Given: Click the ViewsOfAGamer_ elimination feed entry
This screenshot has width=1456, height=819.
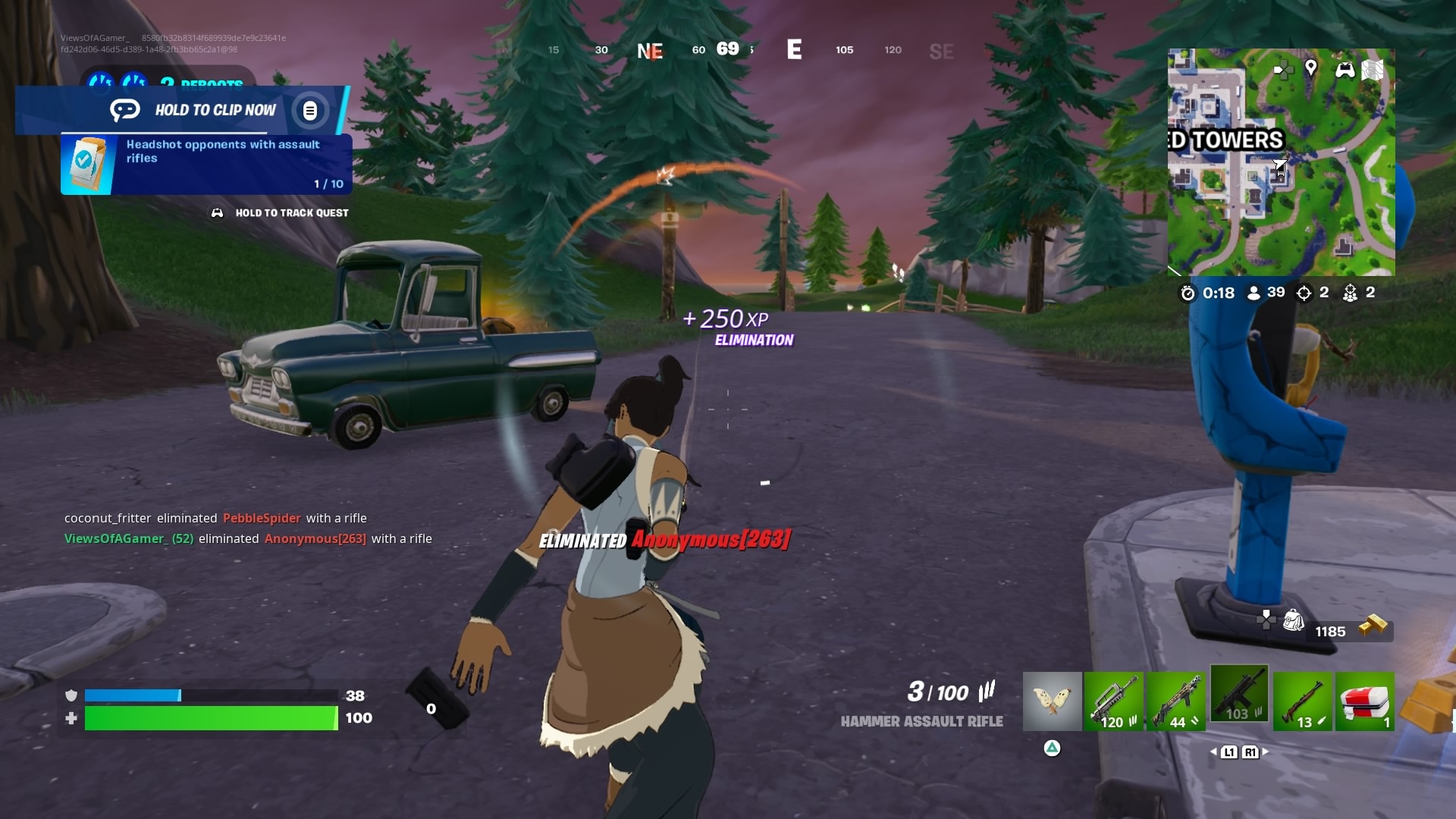Looking at the screenshot, I should [x=248, y=538].
